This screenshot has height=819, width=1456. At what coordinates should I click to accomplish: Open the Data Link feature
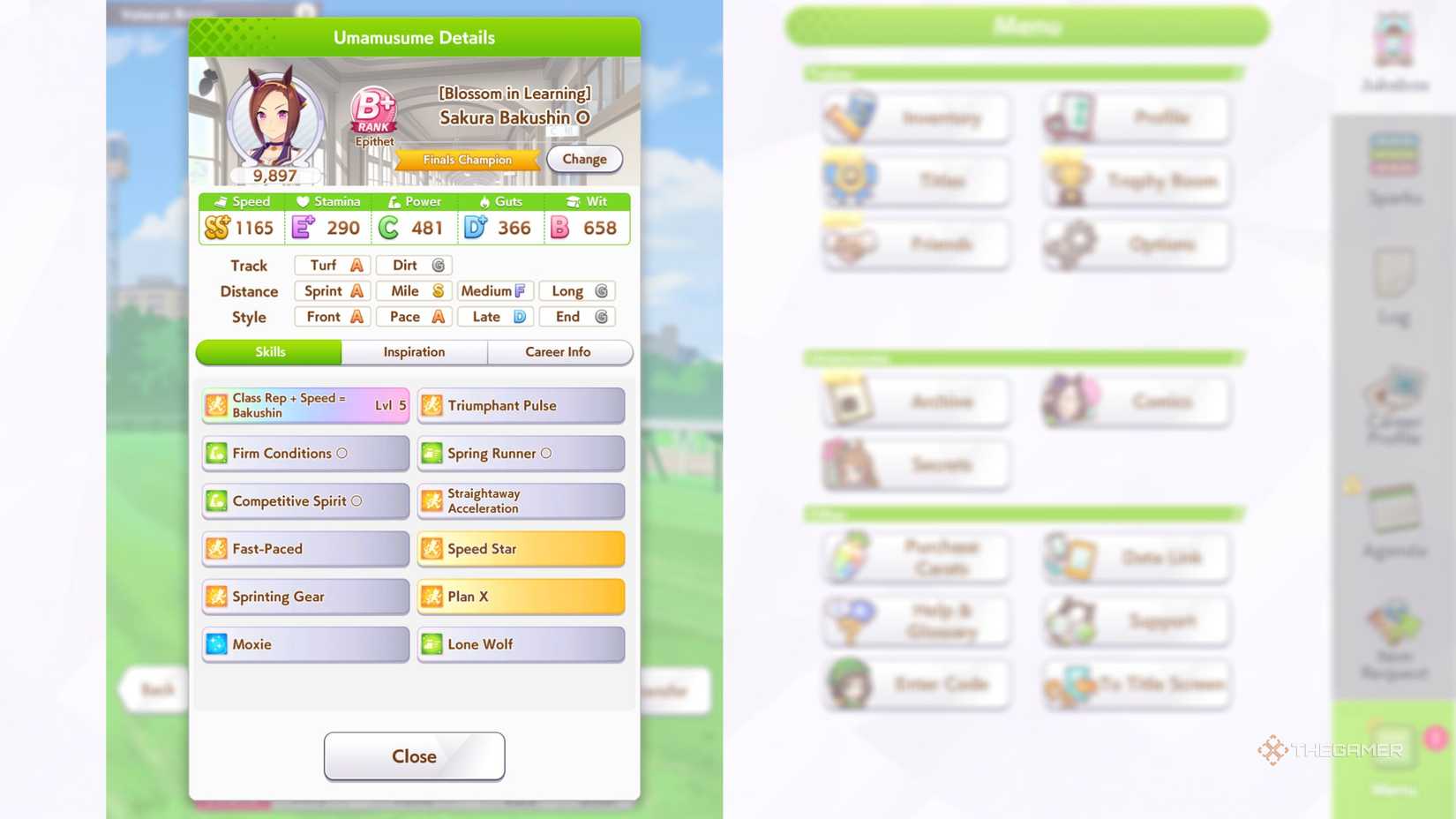point(1135,556)
